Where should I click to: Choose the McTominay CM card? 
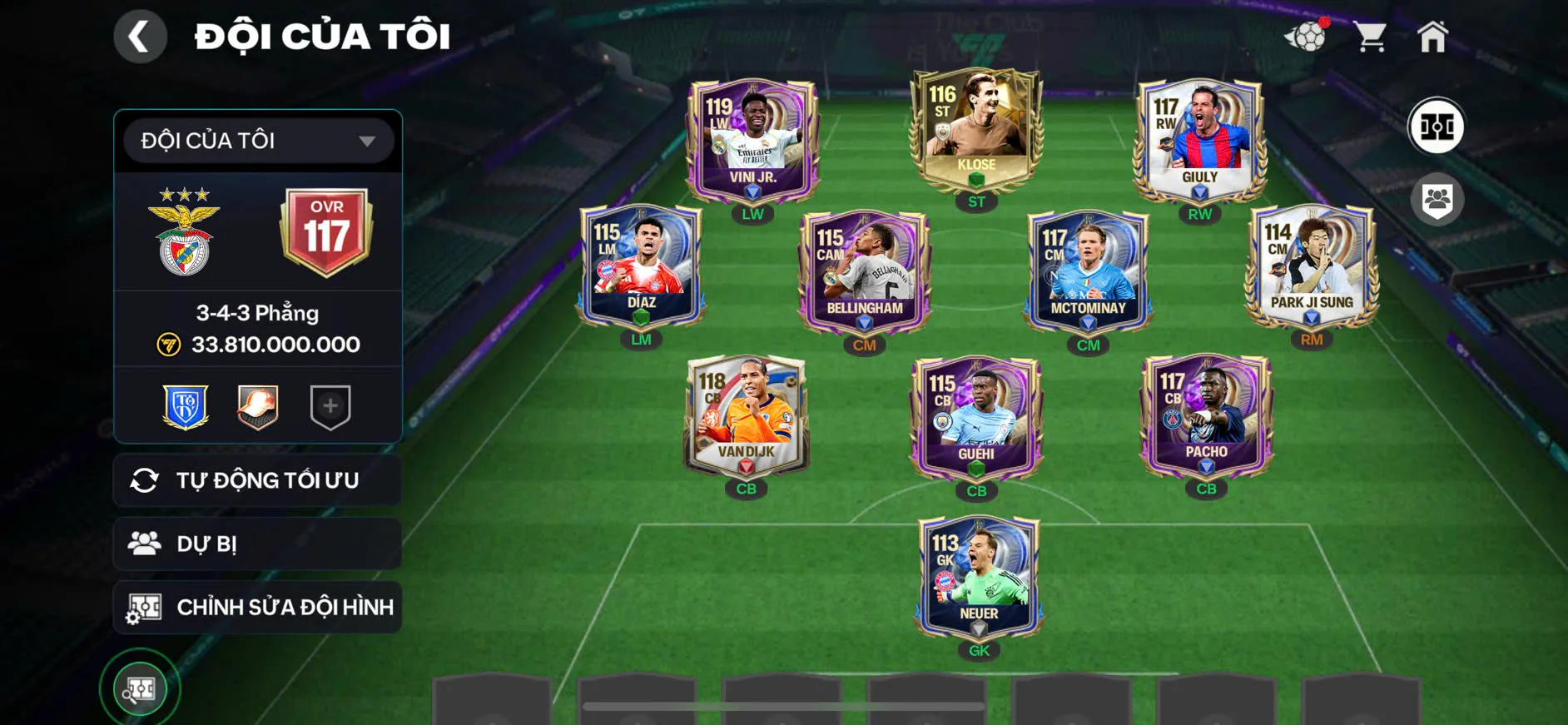[1088, 272]
